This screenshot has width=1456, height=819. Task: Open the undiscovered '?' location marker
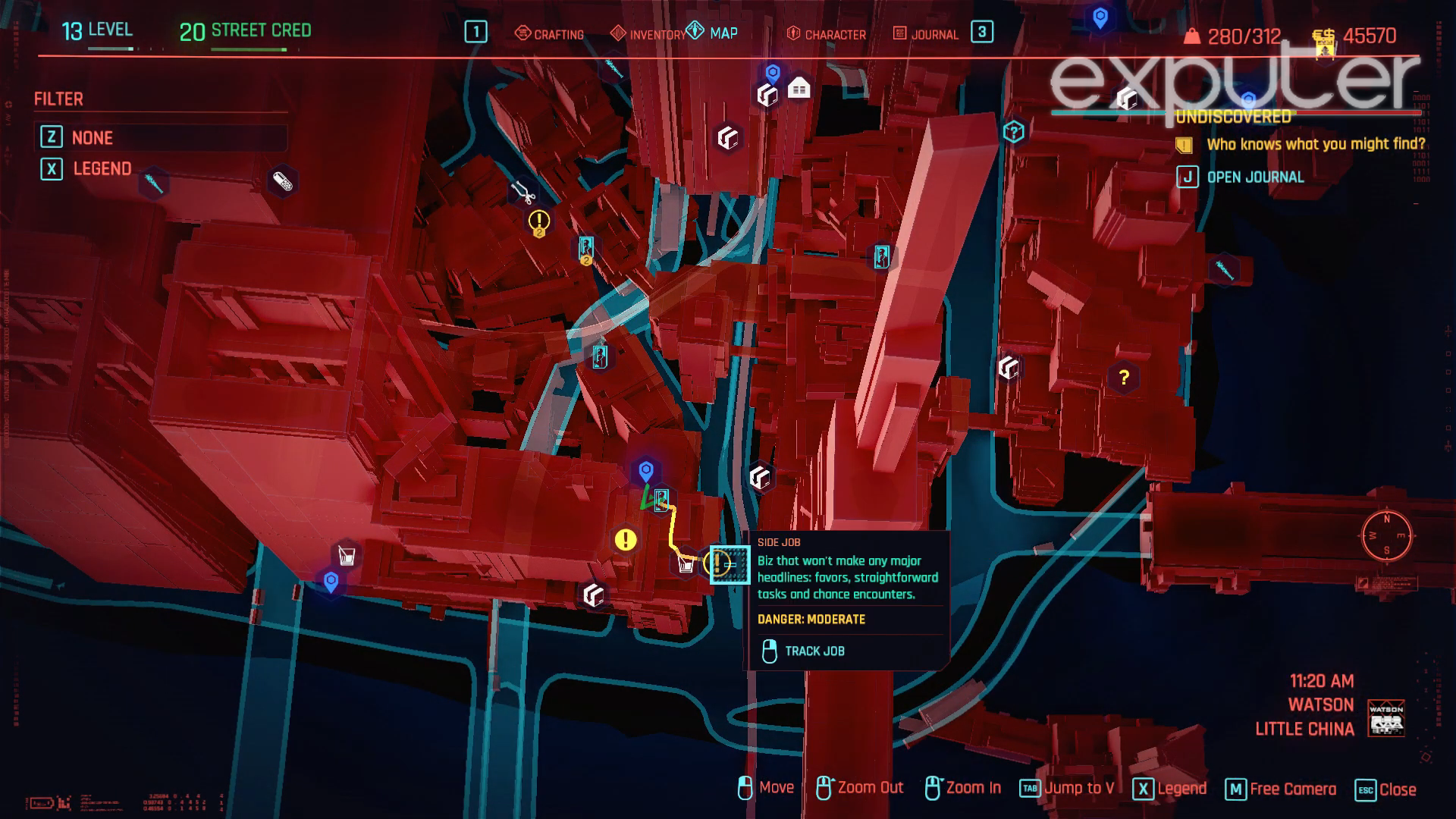pyautogui.click(x=1123, y=378)
